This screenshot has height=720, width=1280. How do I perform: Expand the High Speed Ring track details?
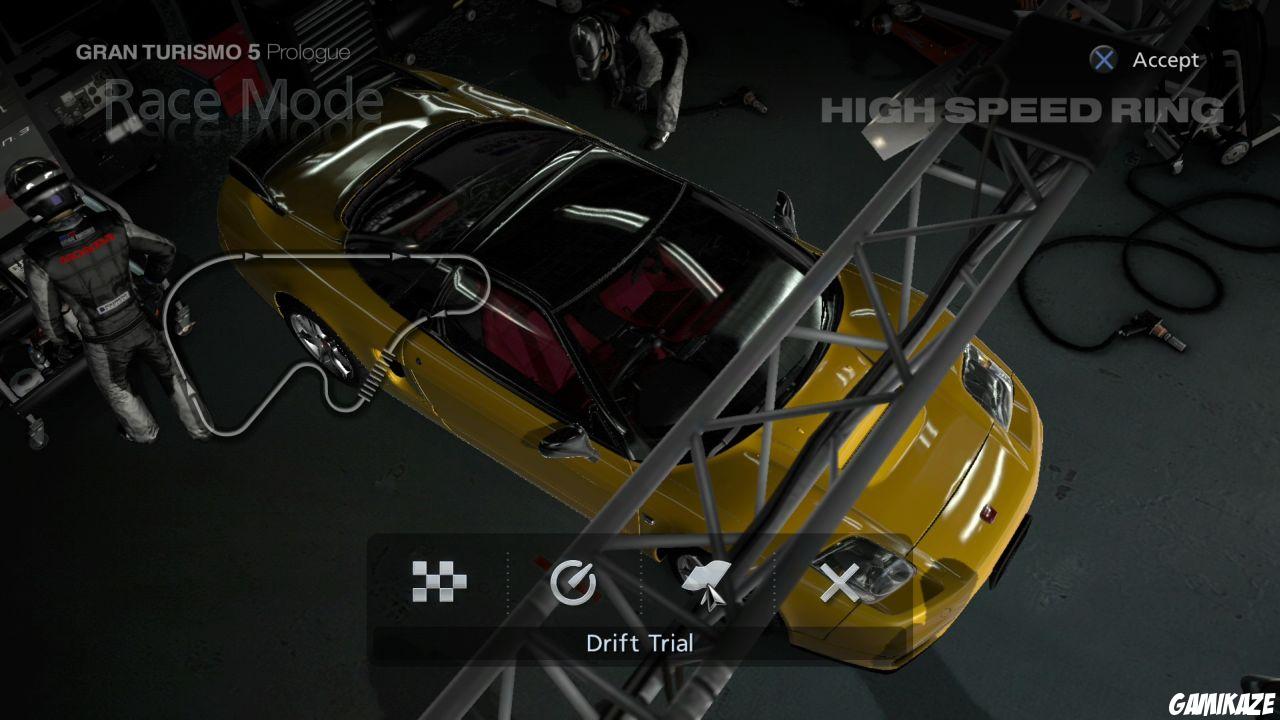point(1017,110)
